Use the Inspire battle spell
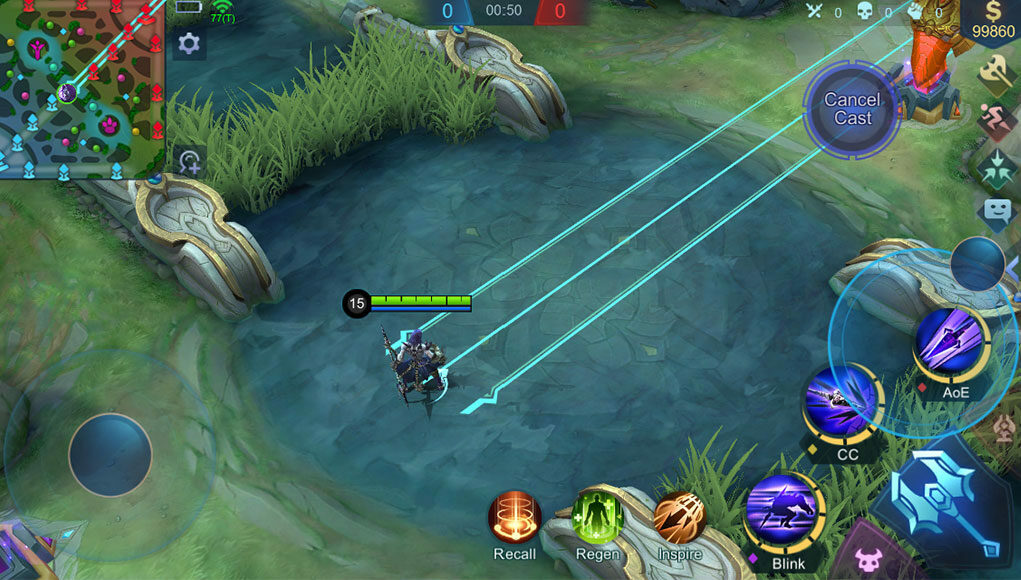Screen dimensions: 1021x580 680,517
